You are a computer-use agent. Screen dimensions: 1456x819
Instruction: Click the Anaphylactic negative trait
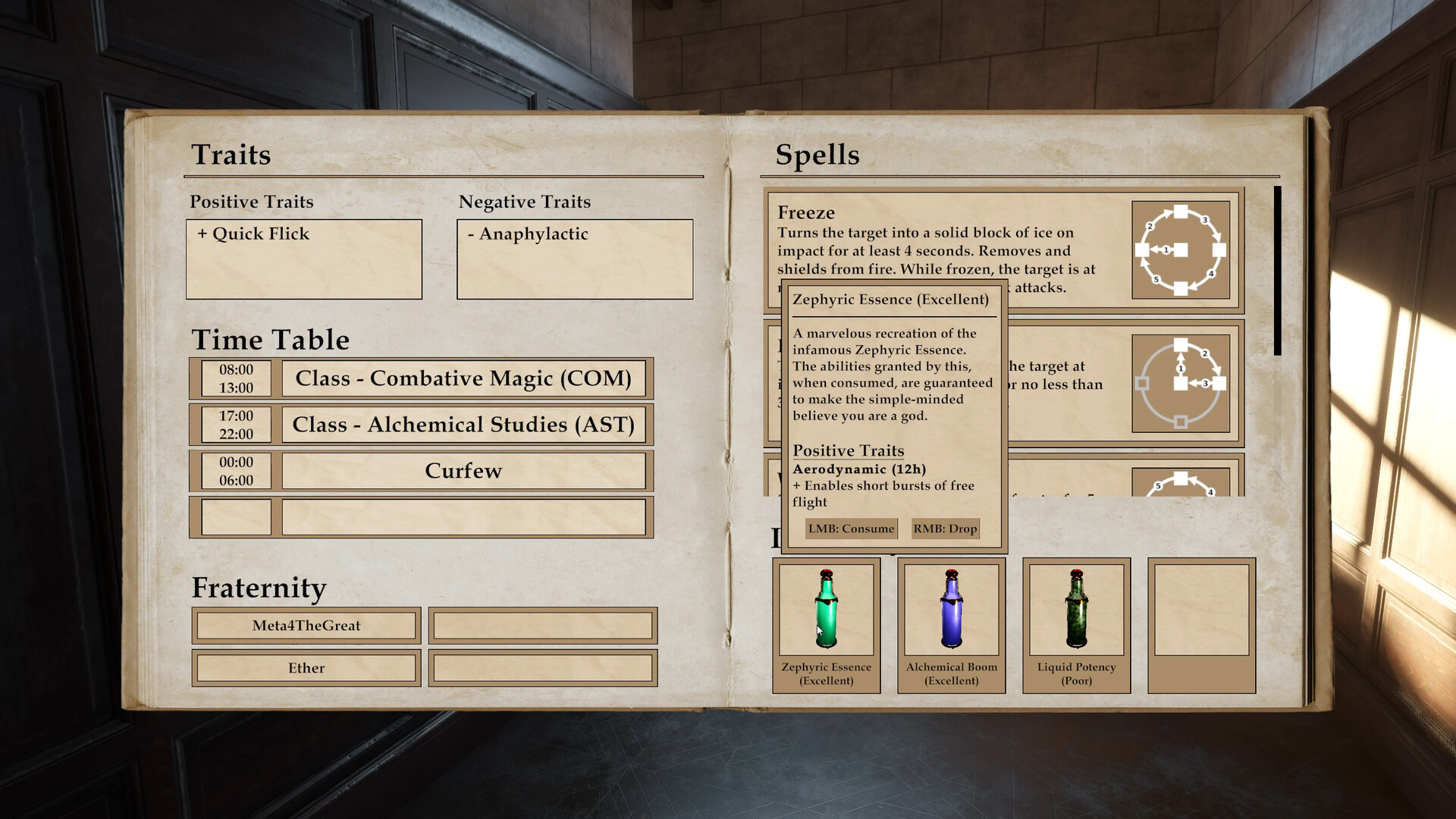529,234
